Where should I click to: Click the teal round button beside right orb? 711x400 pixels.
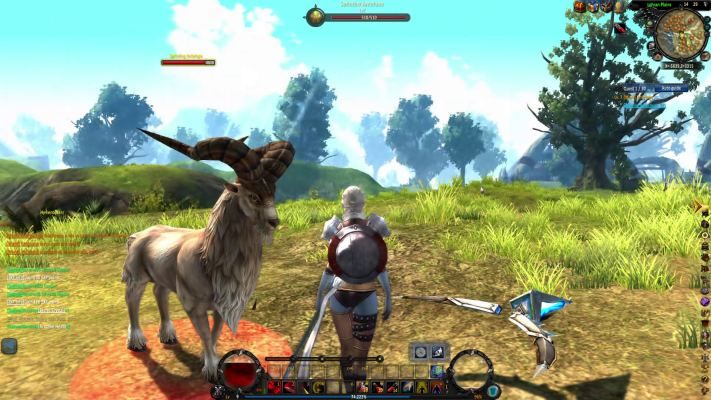pos(492,390)
